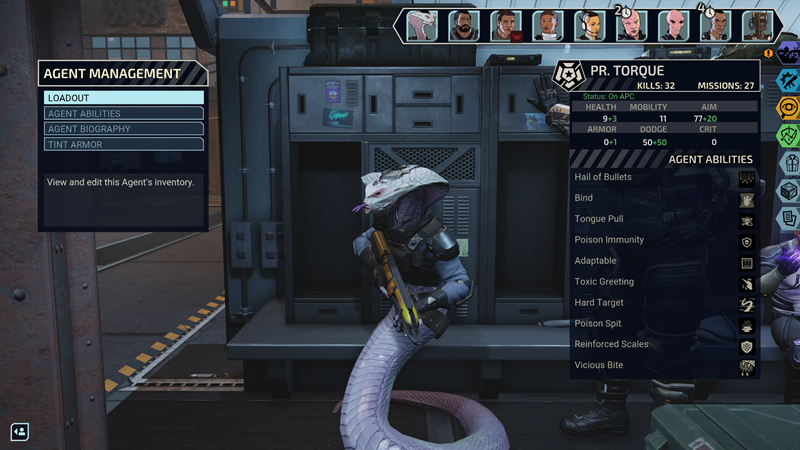800x450 pixels.
Task: Click the Reinforced Scales shield icon
Action: click(x=746, y=345)
